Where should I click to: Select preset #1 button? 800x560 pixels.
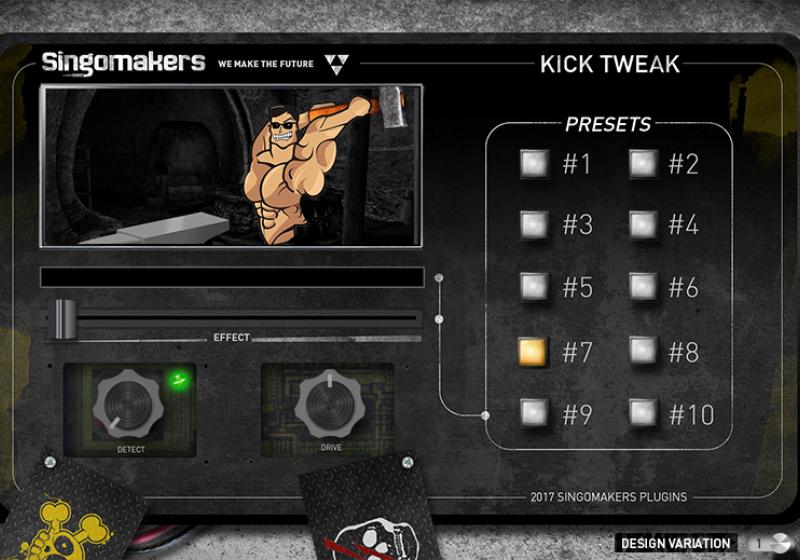534,163
